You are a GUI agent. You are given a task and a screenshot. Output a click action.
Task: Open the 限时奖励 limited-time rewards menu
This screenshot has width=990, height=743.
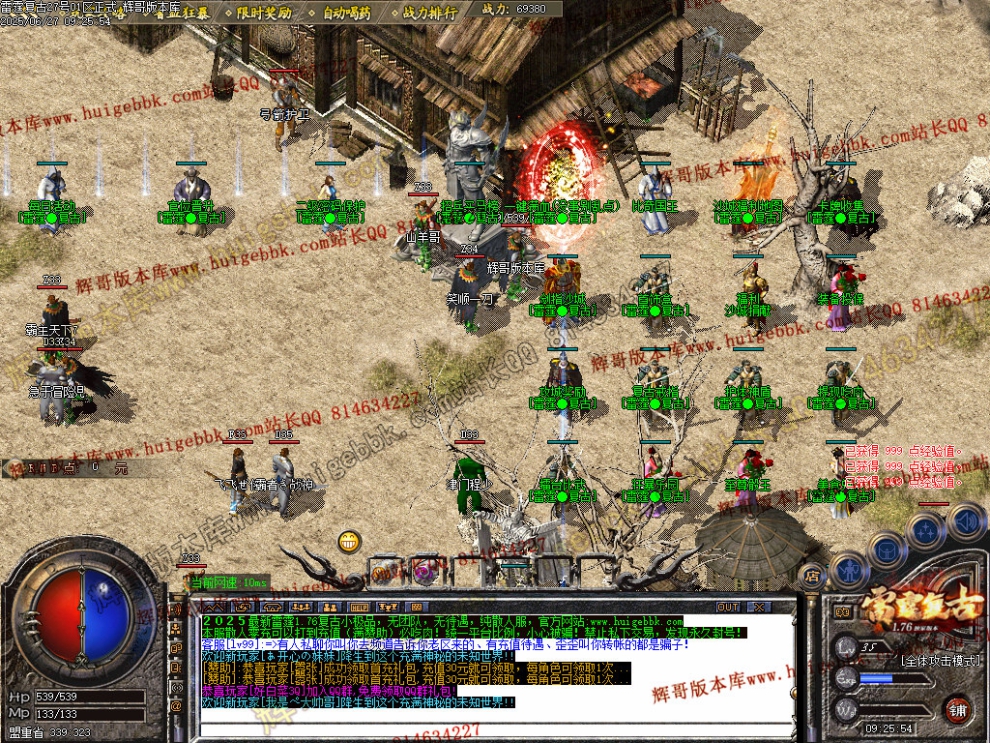[x=264, y=12]
